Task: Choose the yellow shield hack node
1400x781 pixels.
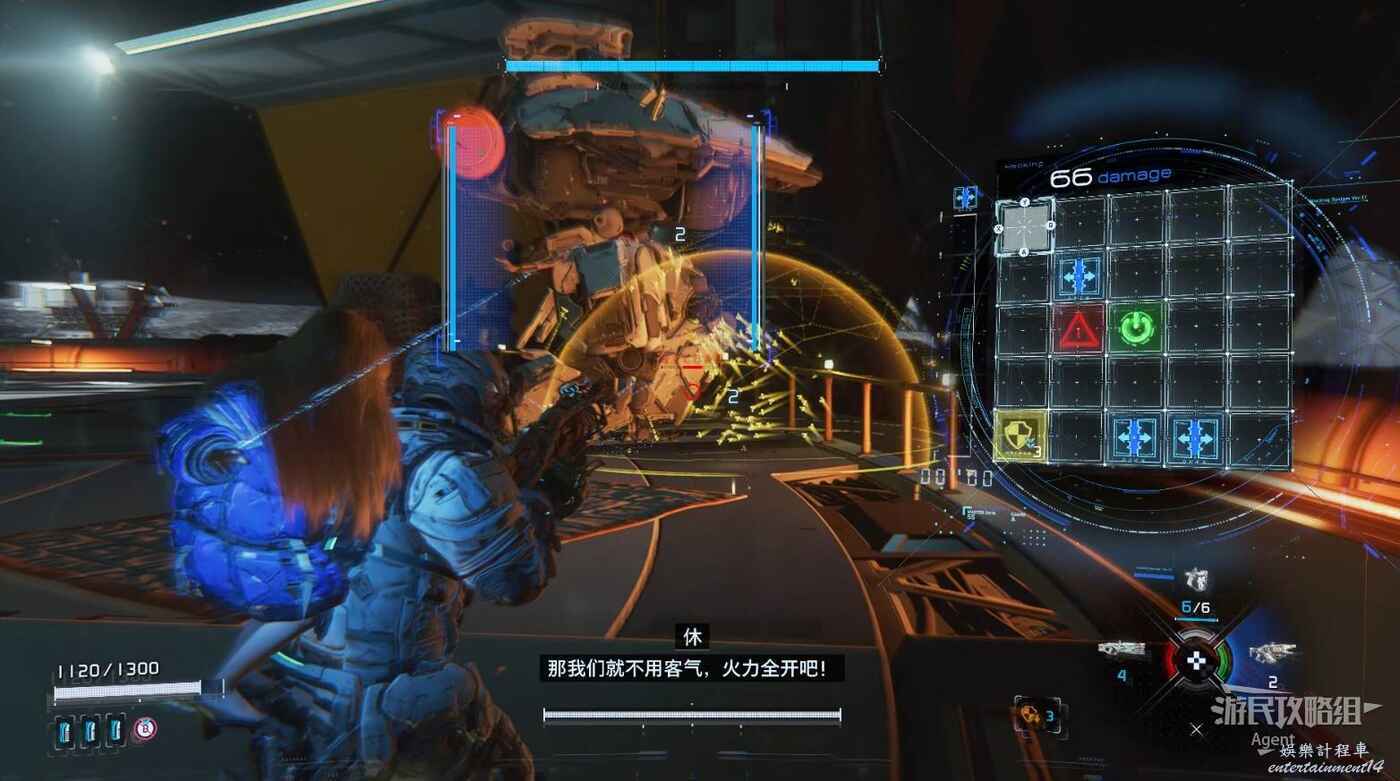Action: (1021, 437)
